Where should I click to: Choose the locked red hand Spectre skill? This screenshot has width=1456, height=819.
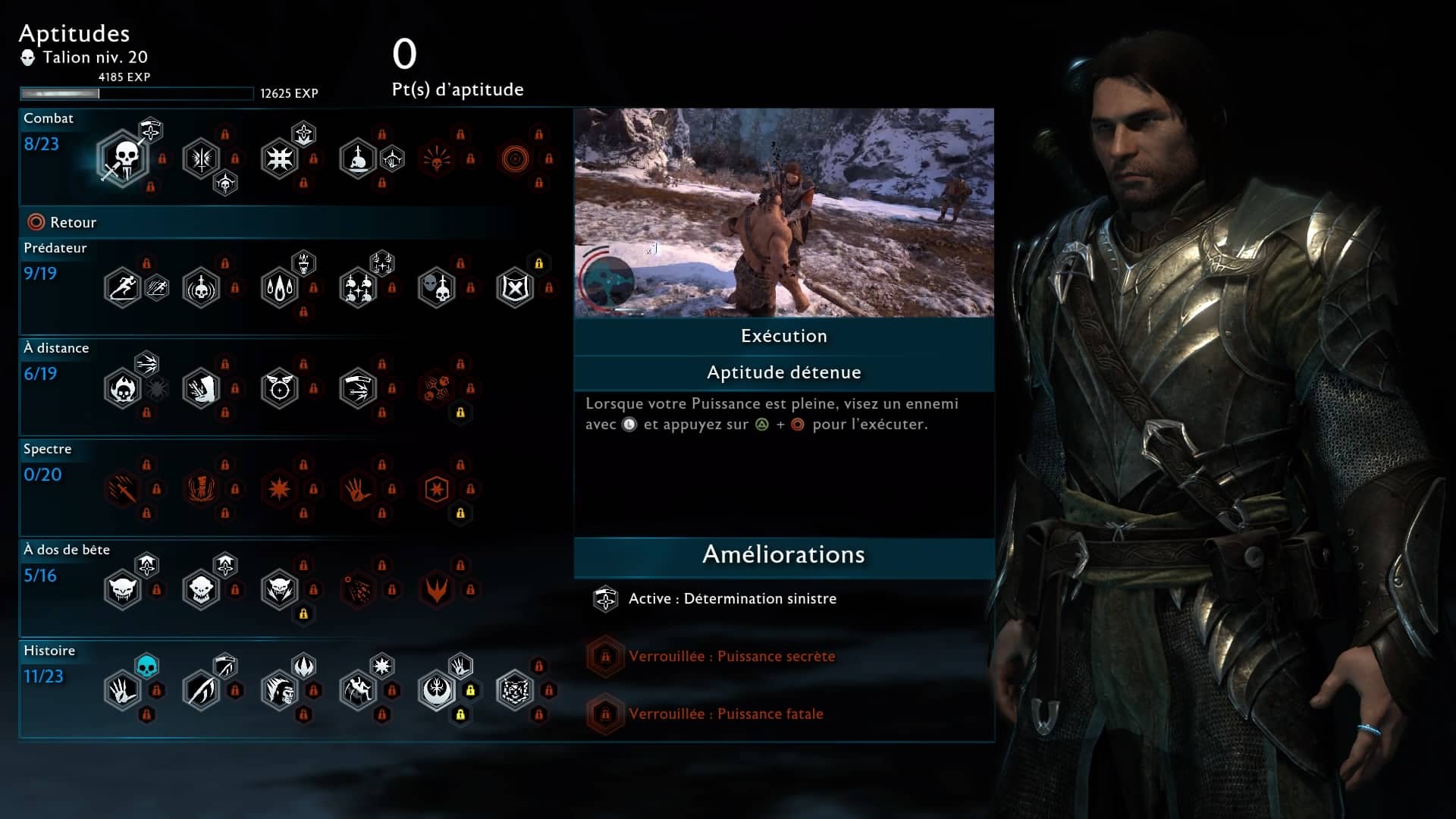point(358,490)
